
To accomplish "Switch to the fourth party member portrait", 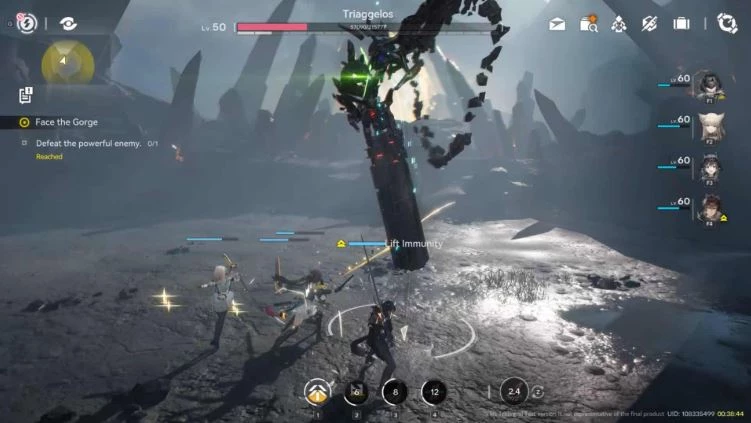I will (x=712, y=208).
